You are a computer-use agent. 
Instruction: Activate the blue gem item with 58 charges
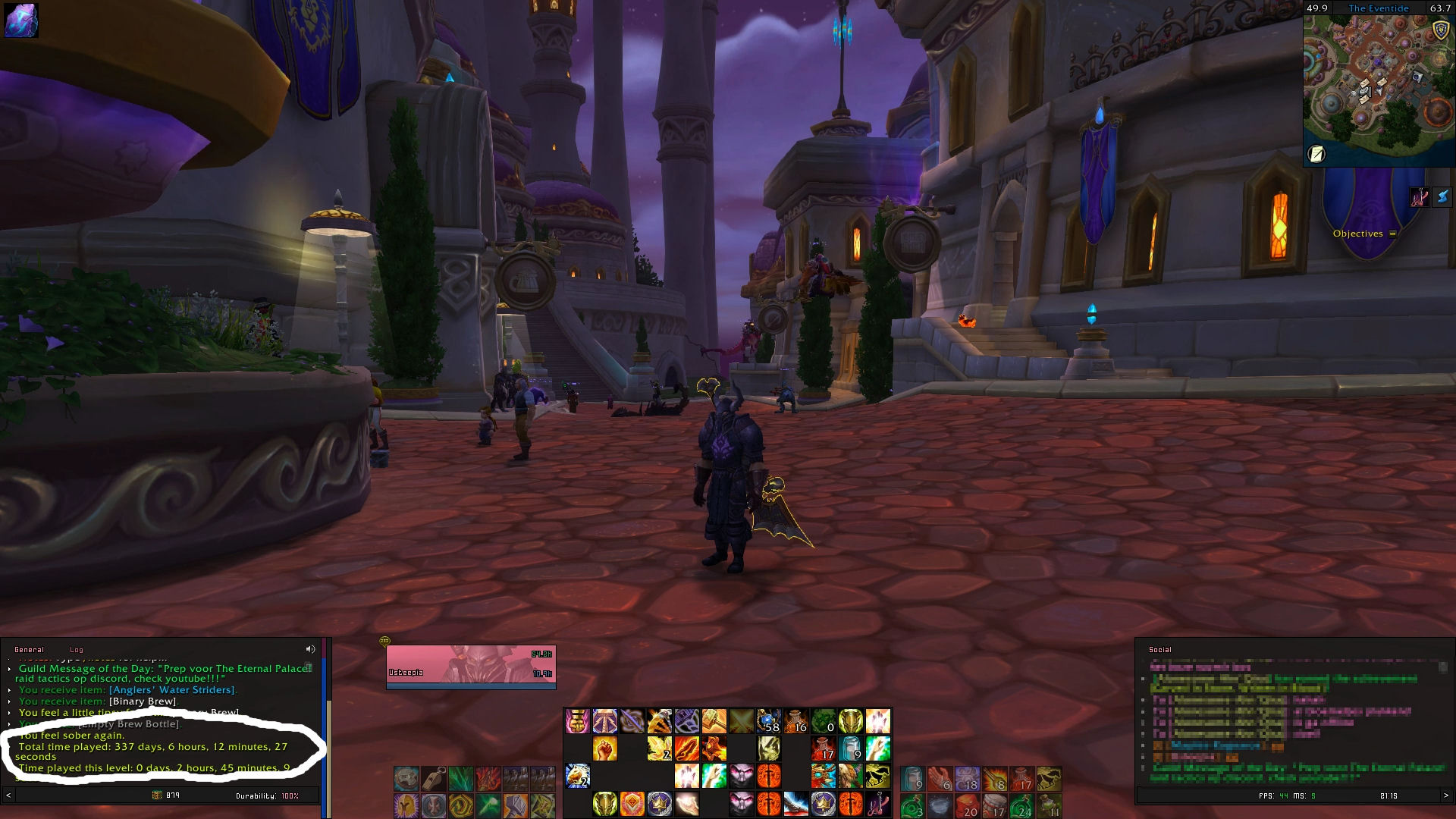pyautogui.click(x=768, y=721)
